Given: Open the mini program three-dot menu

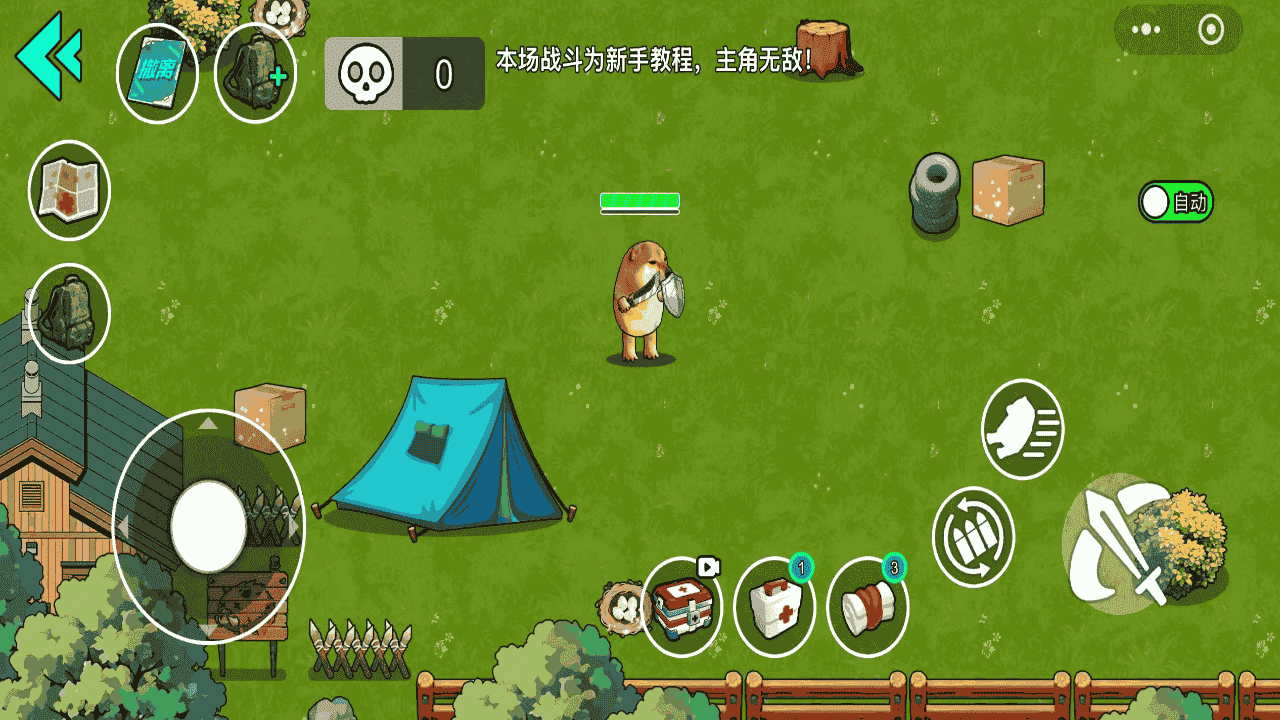Looking at the screenshot, I should click(x=1146, y=29).
